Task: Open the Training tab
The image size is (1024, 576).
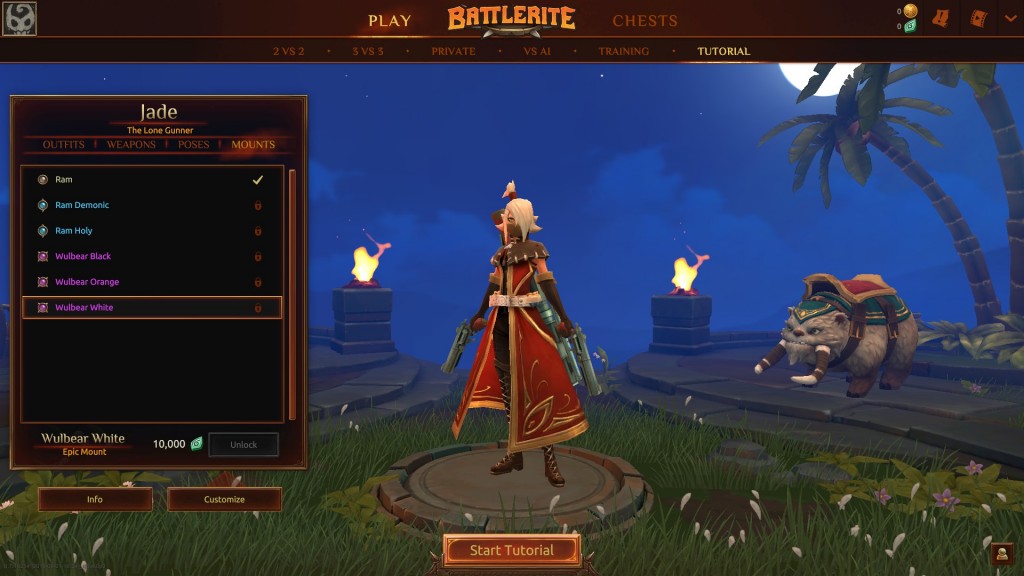Action: [x=623, y=51]
